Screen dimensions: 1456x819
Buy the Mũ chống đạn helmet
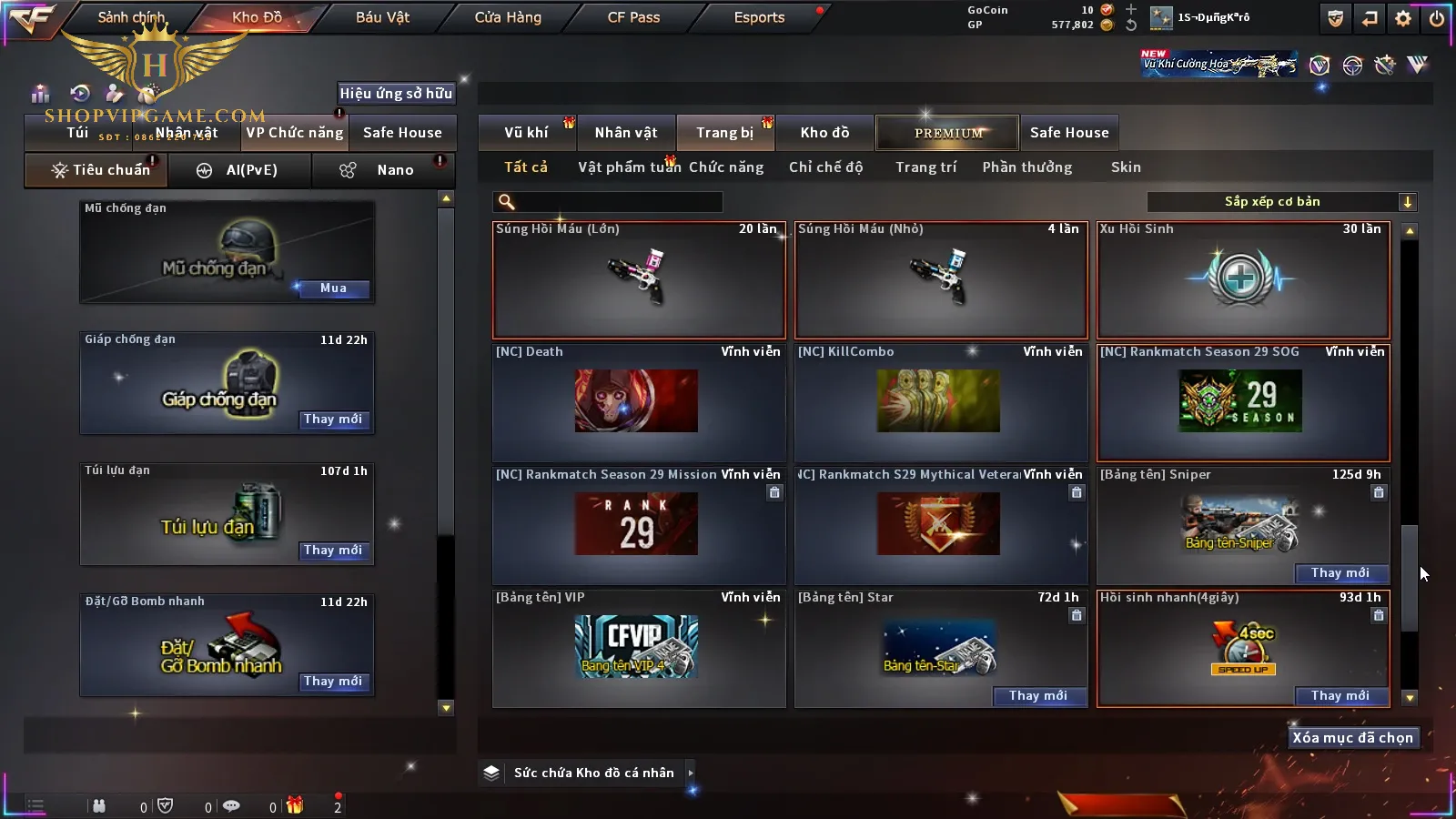coord(333,288)
